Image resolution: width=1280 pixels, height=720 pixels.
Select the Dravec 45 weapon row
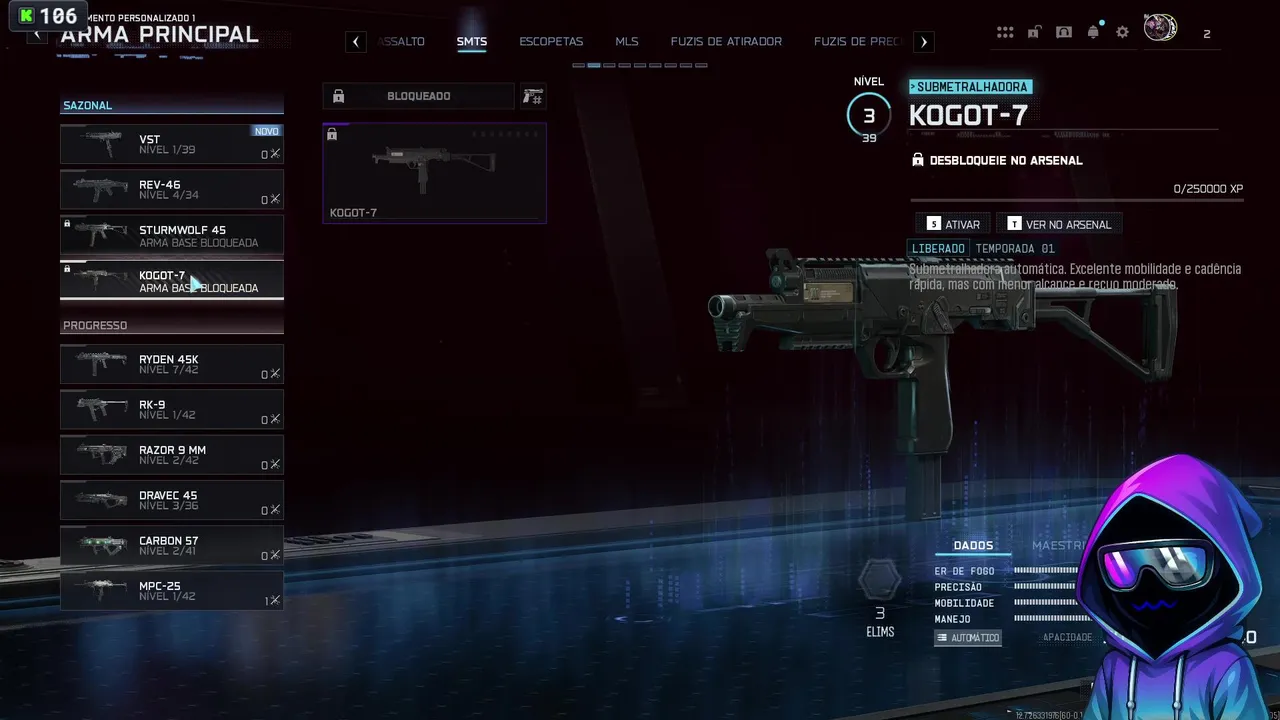(x=171, y=500)
